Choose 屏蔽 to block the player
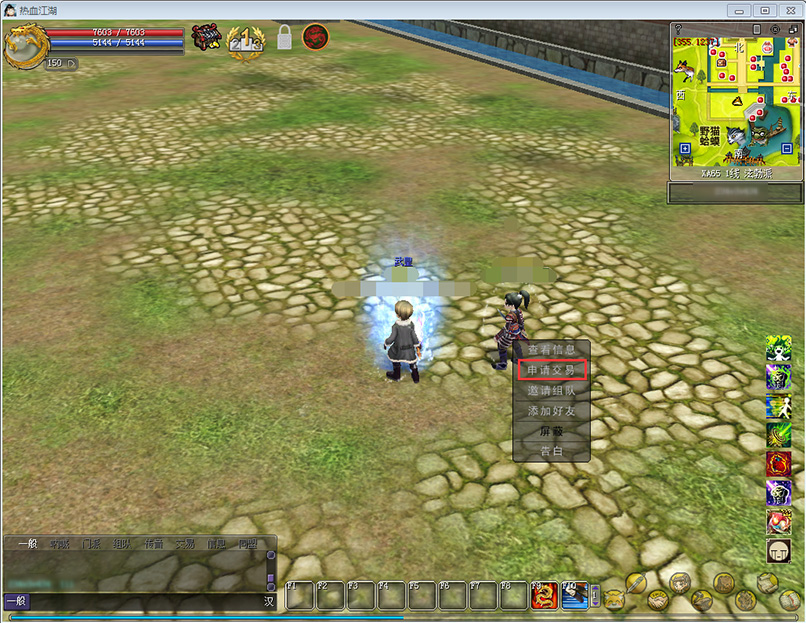Screen dimensions: 806x623 pyautogui.click(x=551, y=432)
